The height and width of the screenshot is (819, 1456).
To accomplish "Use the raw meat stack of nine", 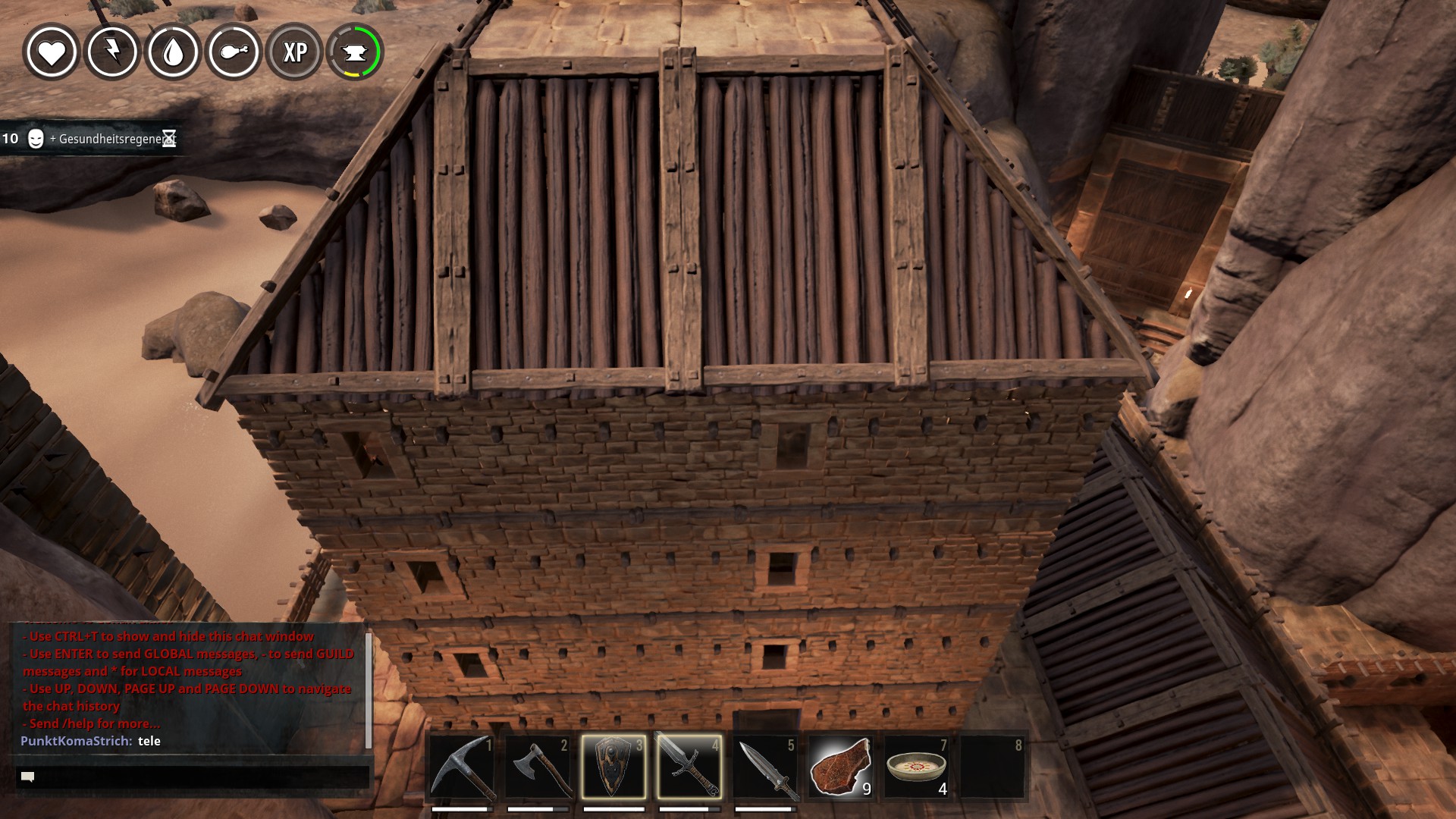I will (840, 767).
